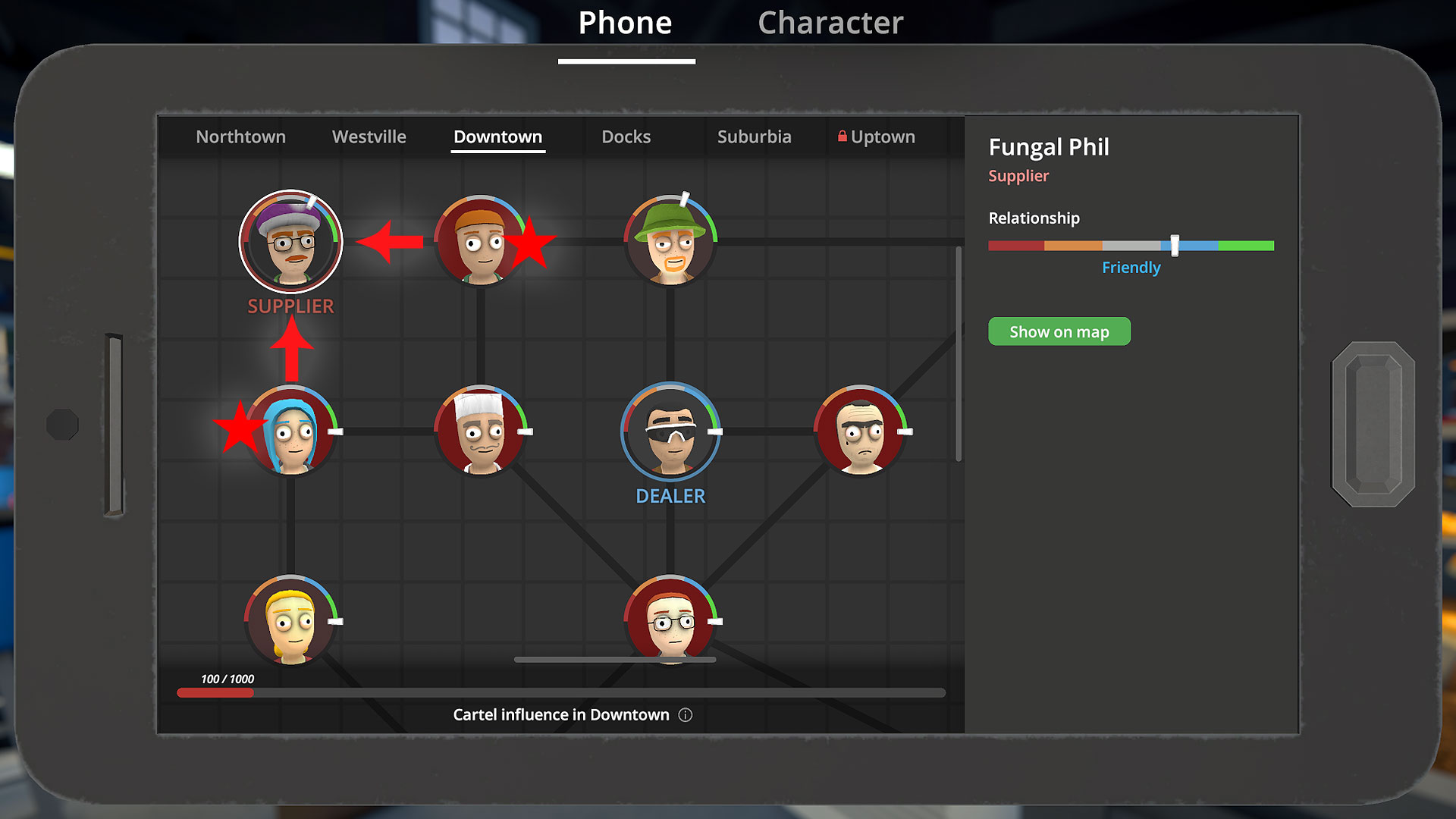Click the balding frowning character avatar on the right

tap(861, 432)
